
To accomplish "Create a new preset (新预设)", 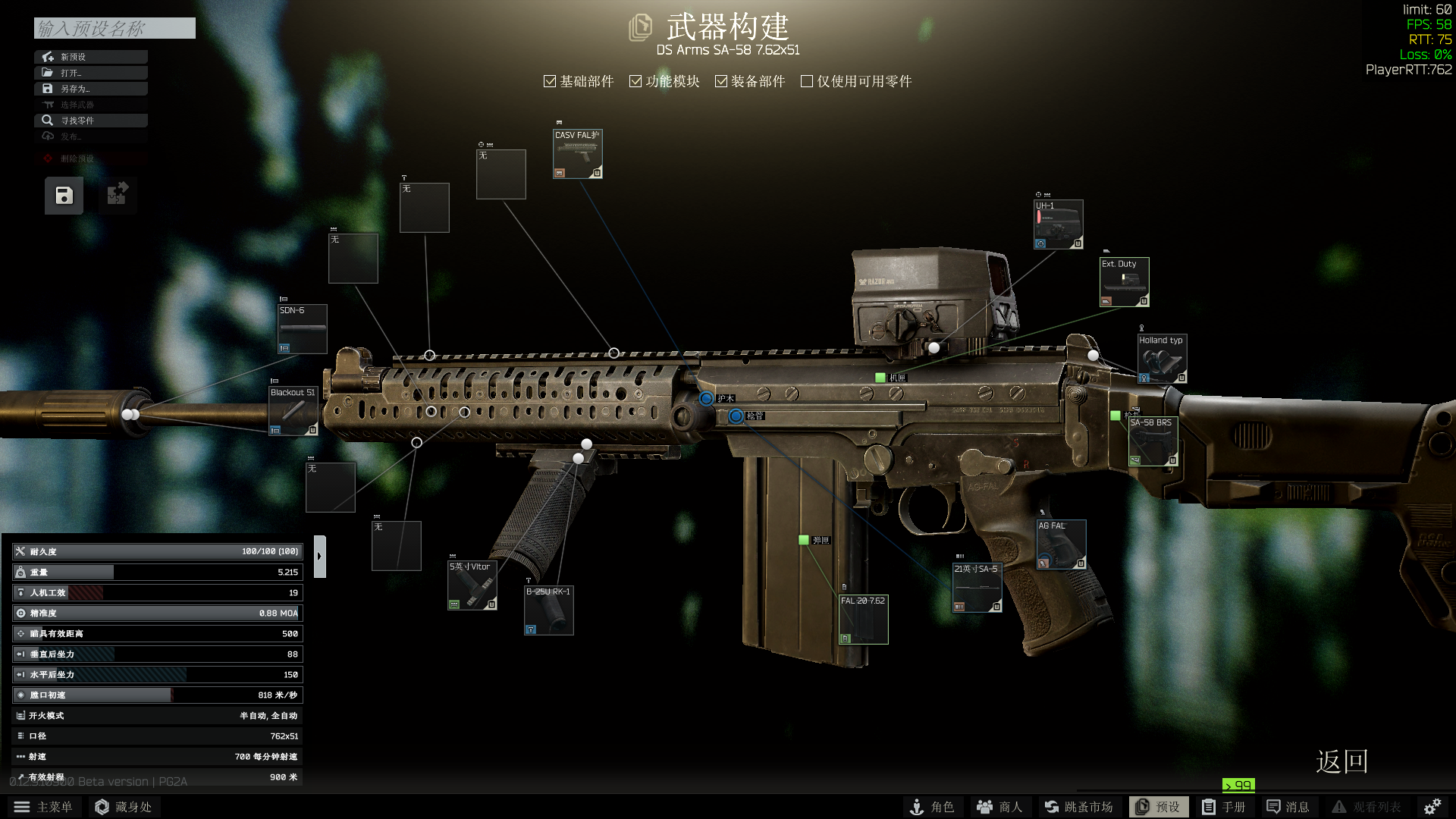I will [x=90, y=57].
